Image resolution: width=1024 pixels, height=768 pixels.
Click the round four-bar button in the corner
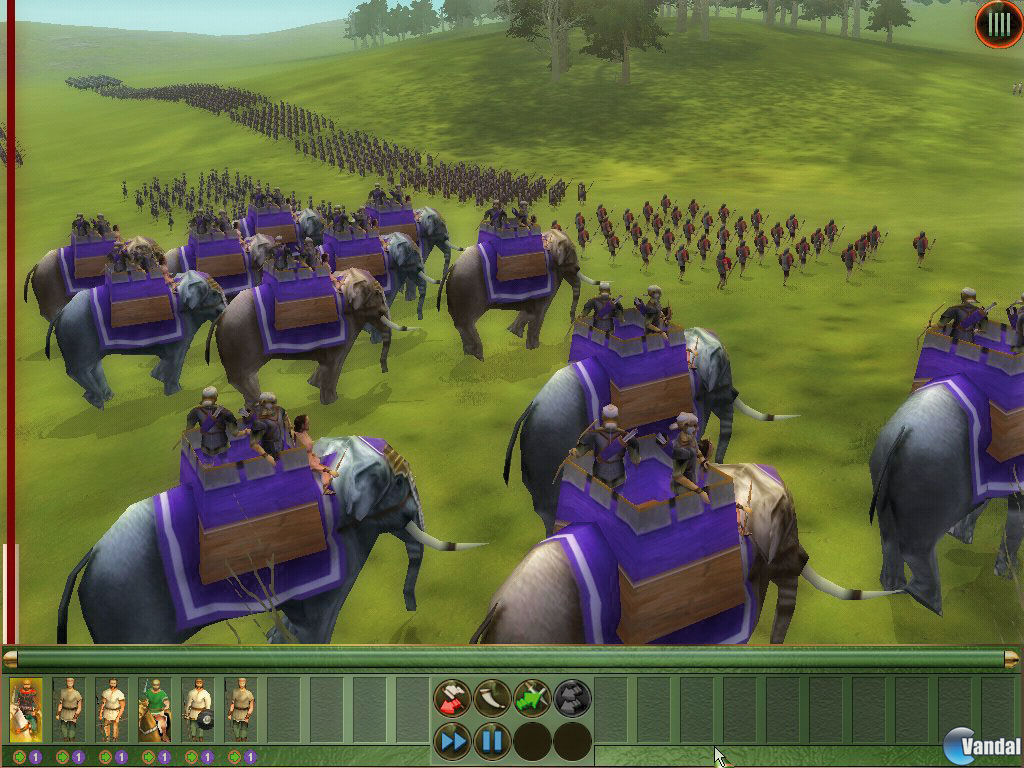(998, 26)
